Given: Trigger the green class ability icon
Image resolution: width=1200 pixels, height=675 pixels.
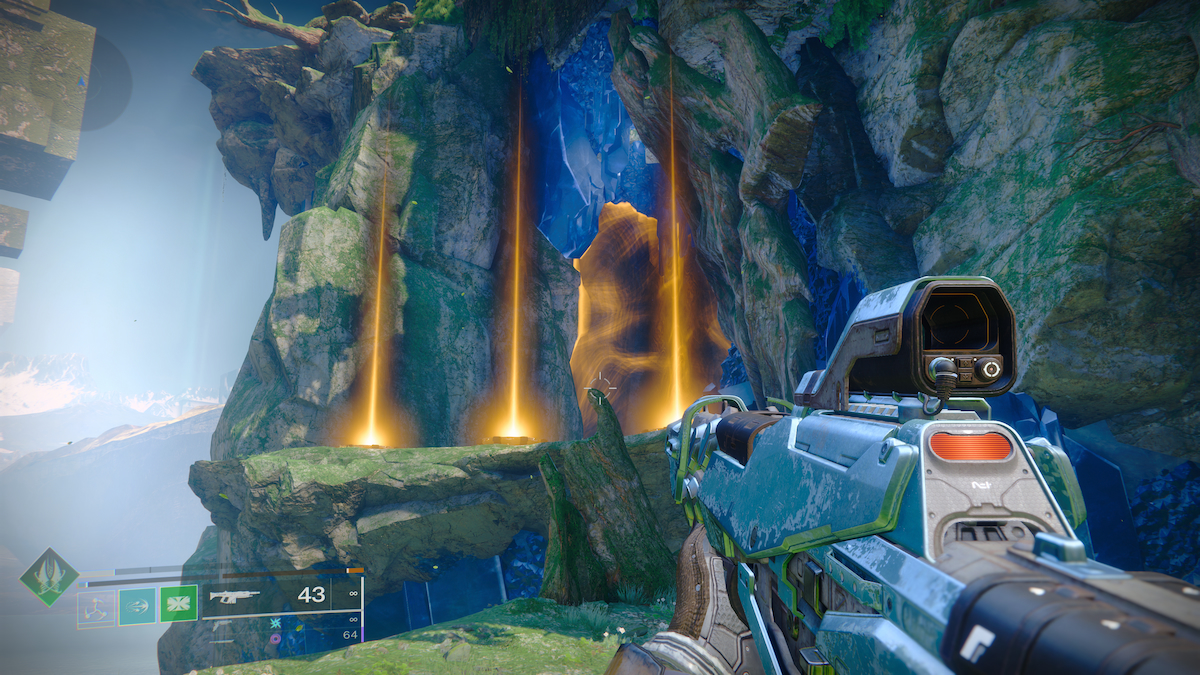Looking at the screenshot, I should tap(178, 604).
